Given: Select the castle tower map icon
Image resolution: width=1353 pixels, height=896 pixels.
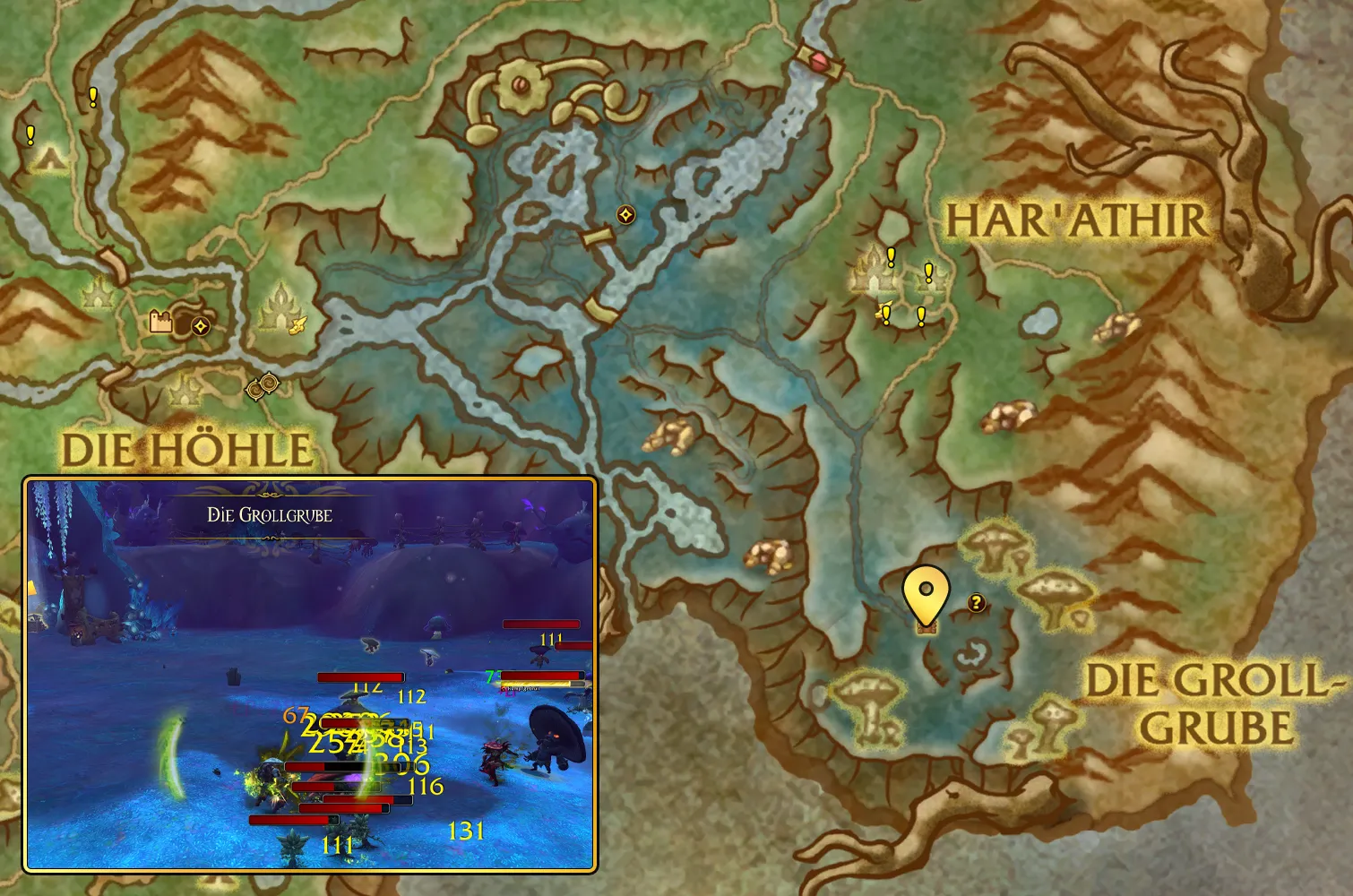Looking at the screenshot, I should point(161,322).
